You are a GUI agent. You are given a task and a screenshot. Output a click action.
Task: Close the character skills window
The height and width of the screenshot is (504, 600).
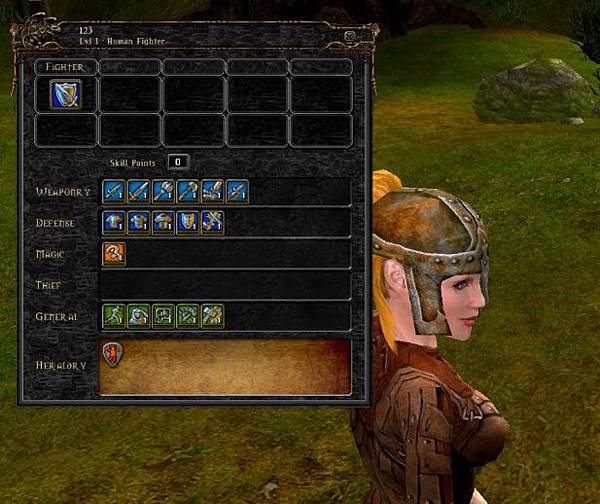point(351,35)
